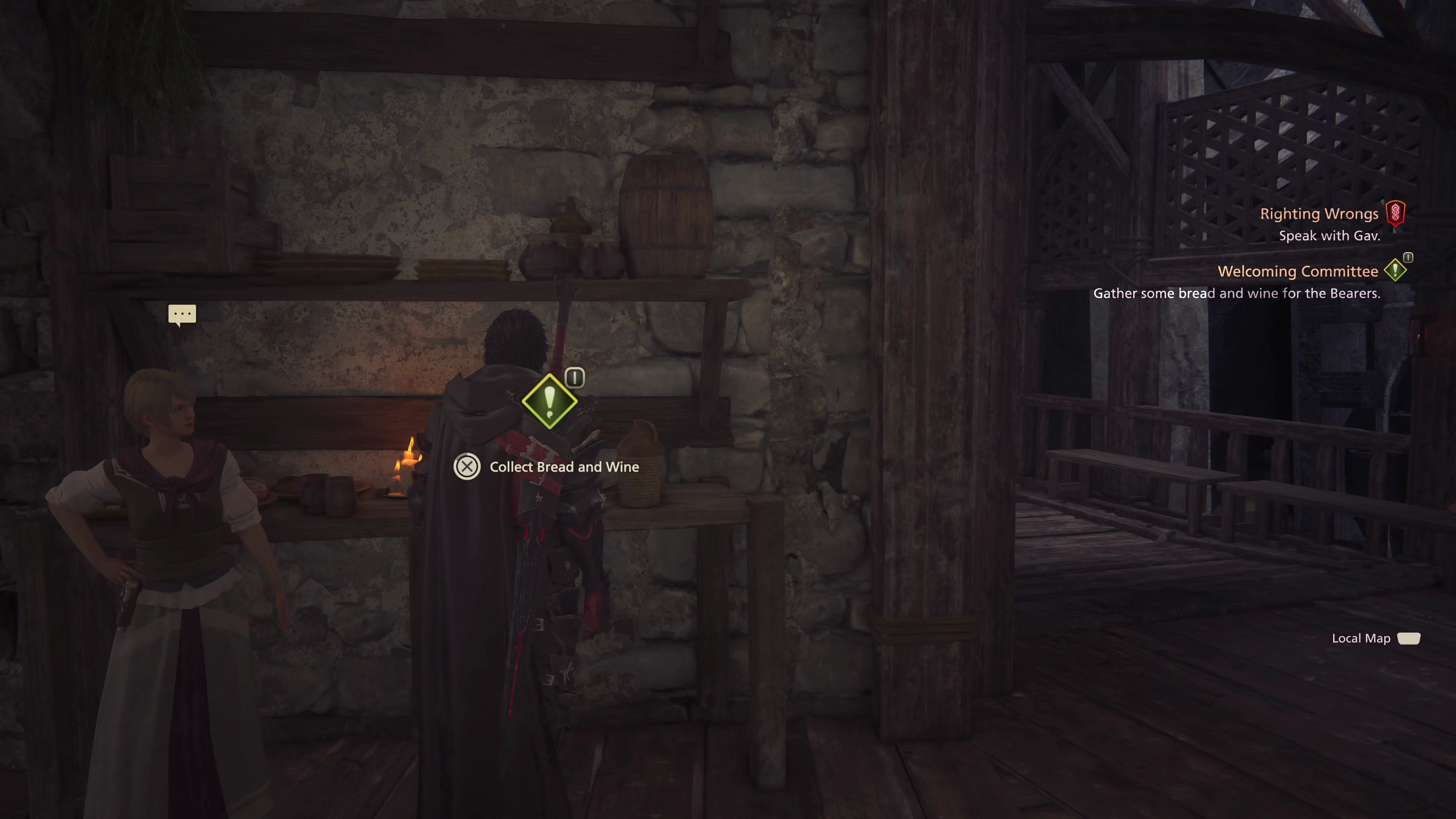Screen dimensions: 1456x819
Task: Select the Righting Wrongs quest tracker entry
Action: click(1319, 213)
